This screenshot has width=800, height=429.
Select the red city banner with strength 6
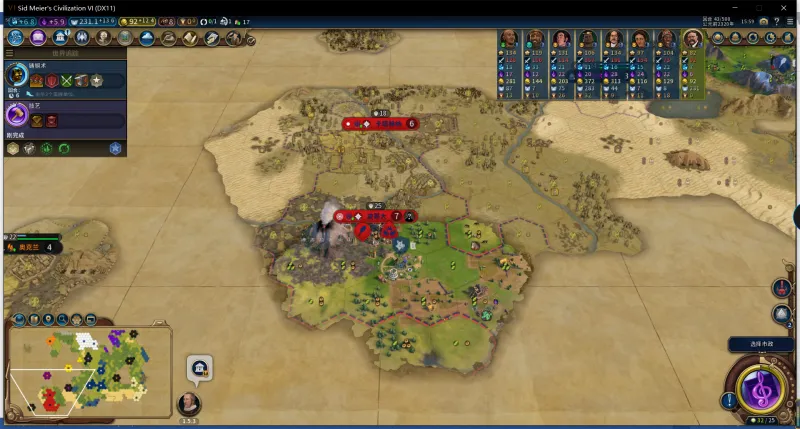click(380, 124)
